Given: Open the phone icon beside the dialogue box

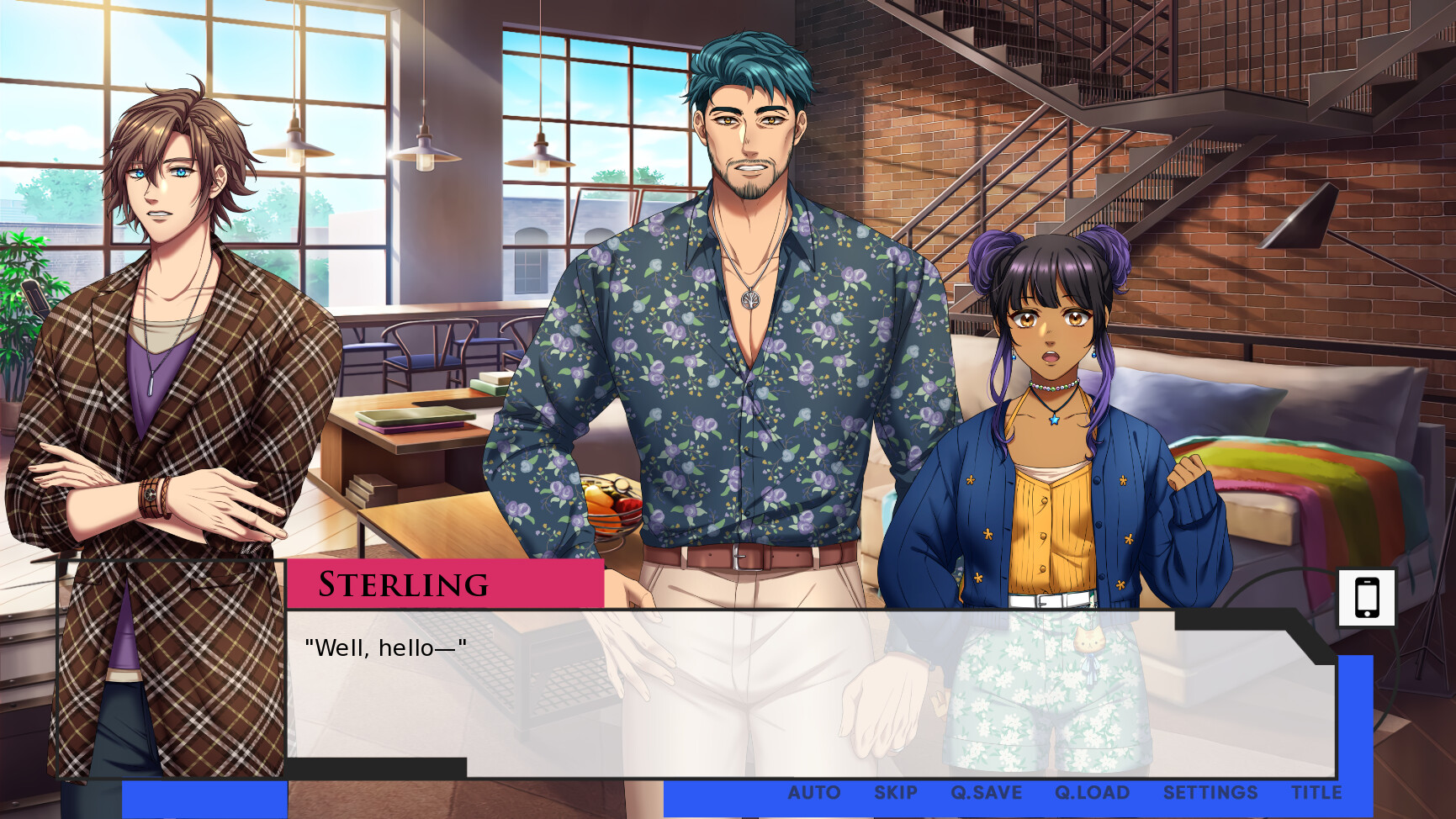Looking at the screenshot, I should click(1368, 597).
